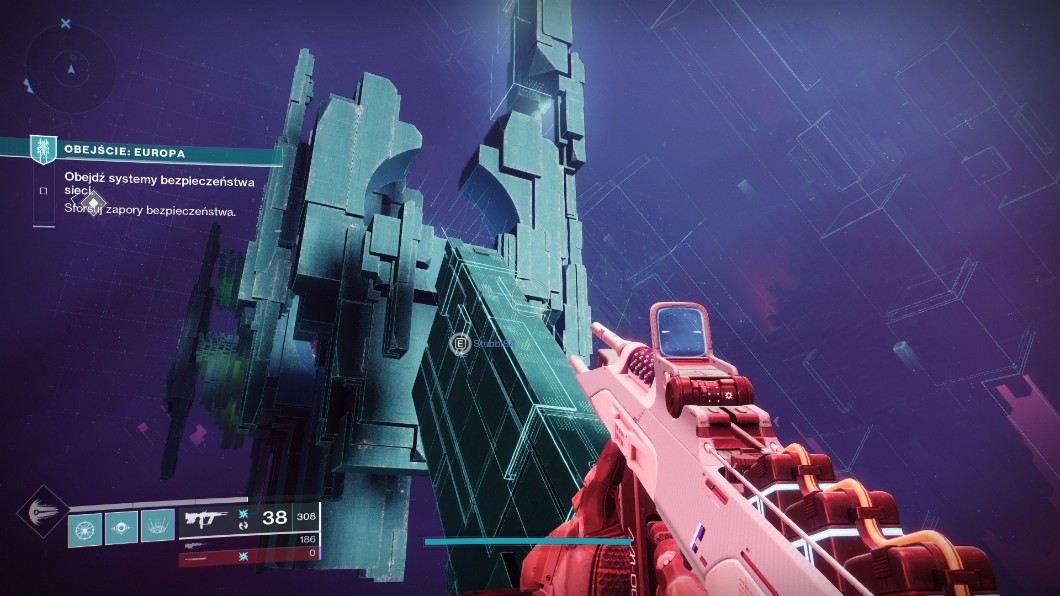Select the objective's shield emblem icon

point(43,150)
